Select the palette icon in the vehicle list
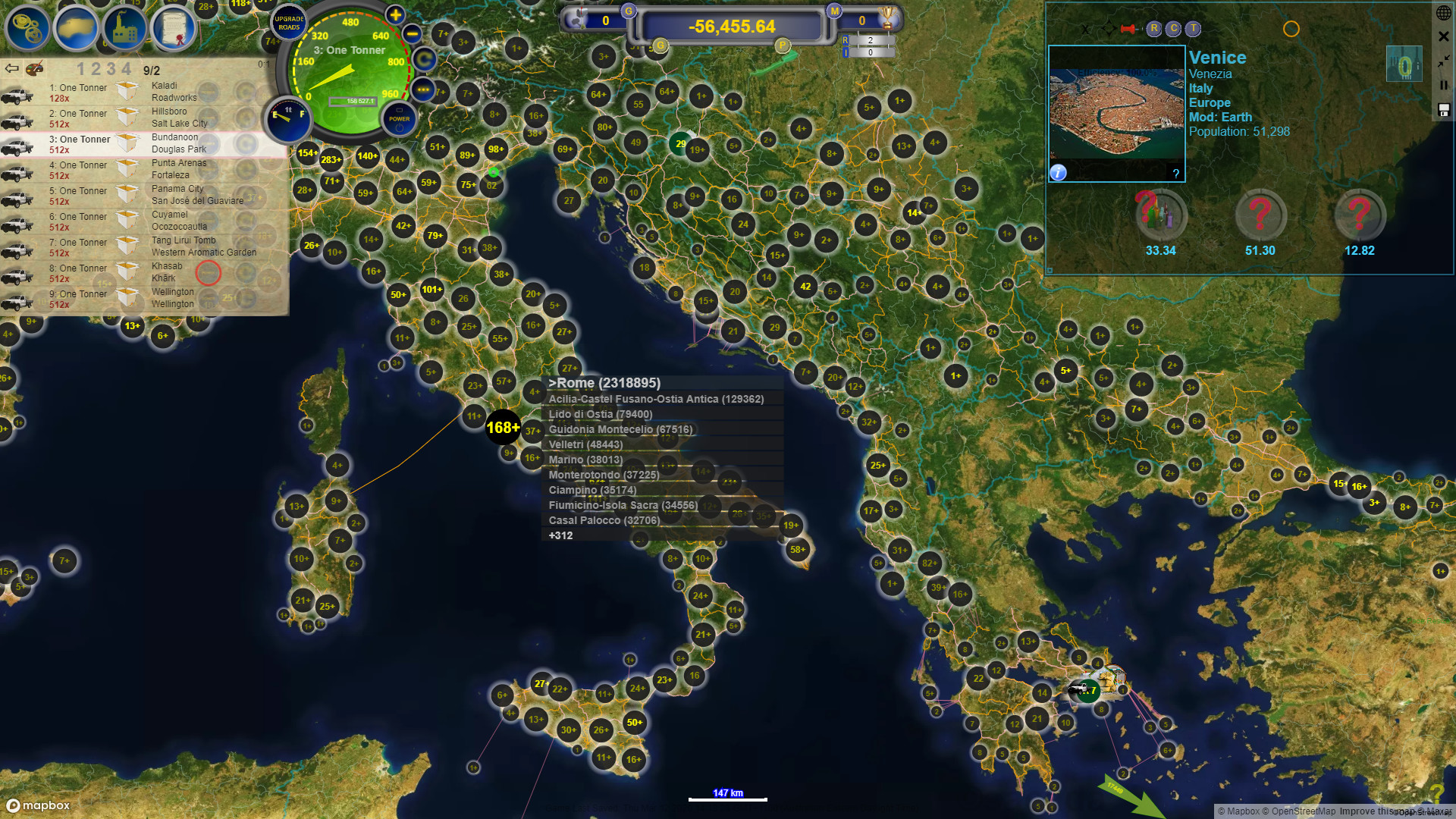Screen dimensions: 1456x819 [34, 69]
